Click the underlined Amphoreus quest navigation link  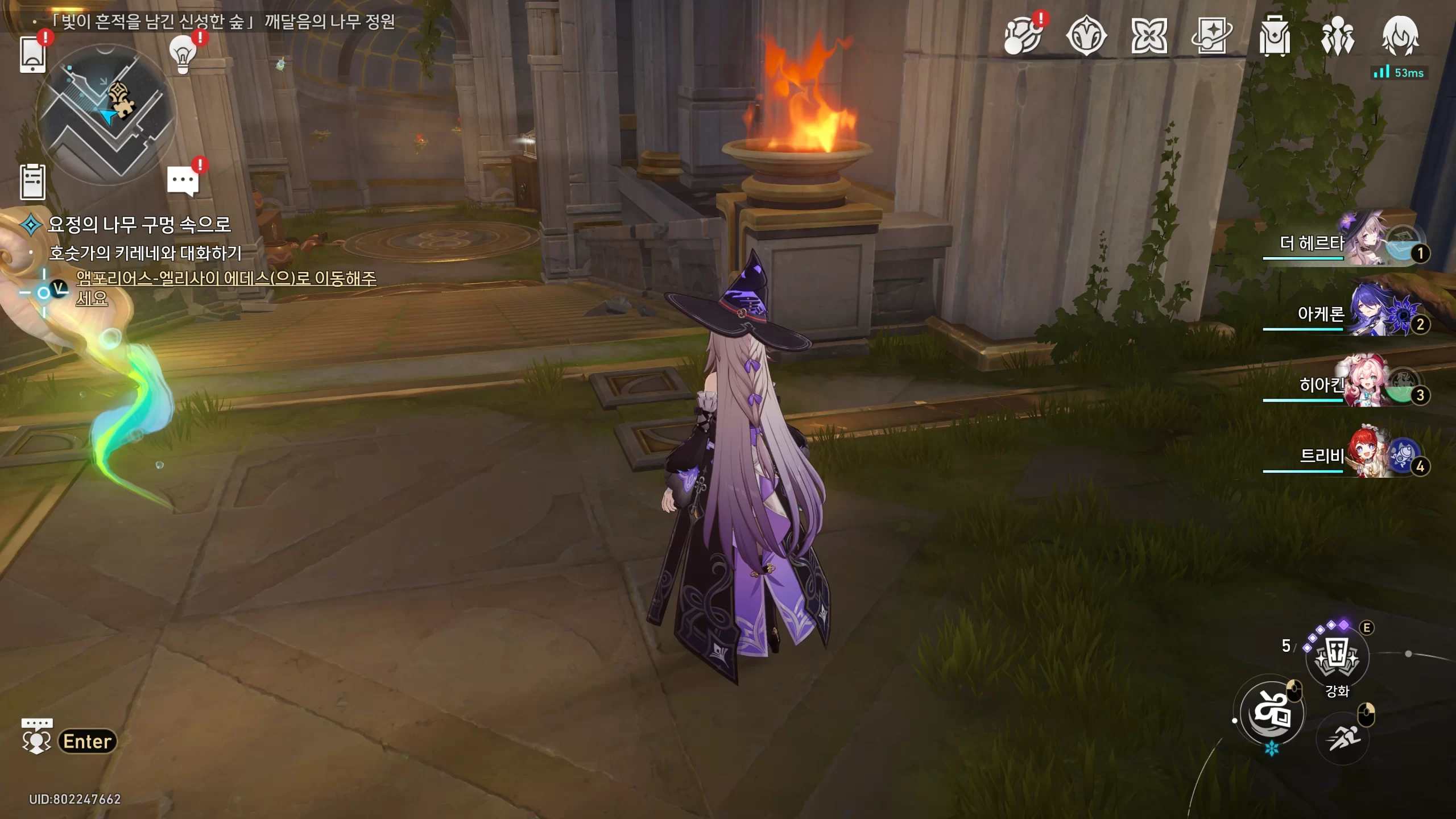(226, 279)
